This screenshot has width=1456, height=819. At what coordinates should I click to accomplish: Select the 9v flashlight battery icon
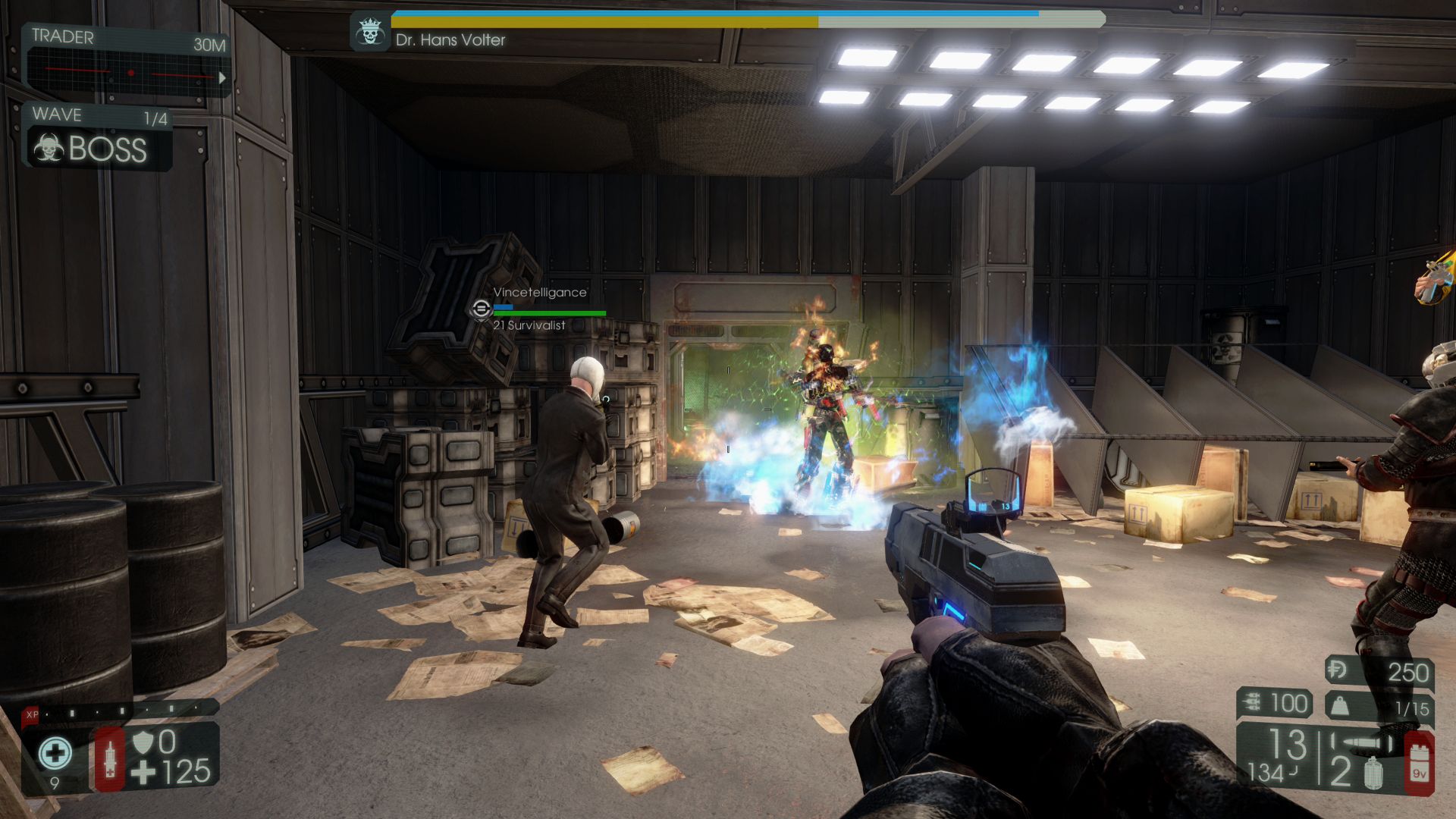(1418, 764)
